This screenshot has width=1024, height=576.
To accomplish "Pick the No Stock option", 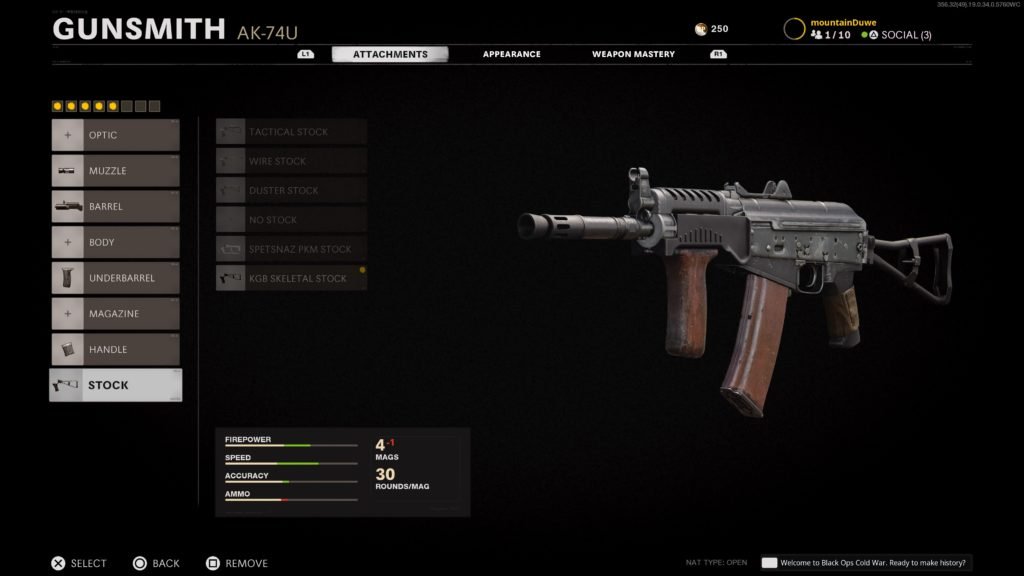I will 291,220.
